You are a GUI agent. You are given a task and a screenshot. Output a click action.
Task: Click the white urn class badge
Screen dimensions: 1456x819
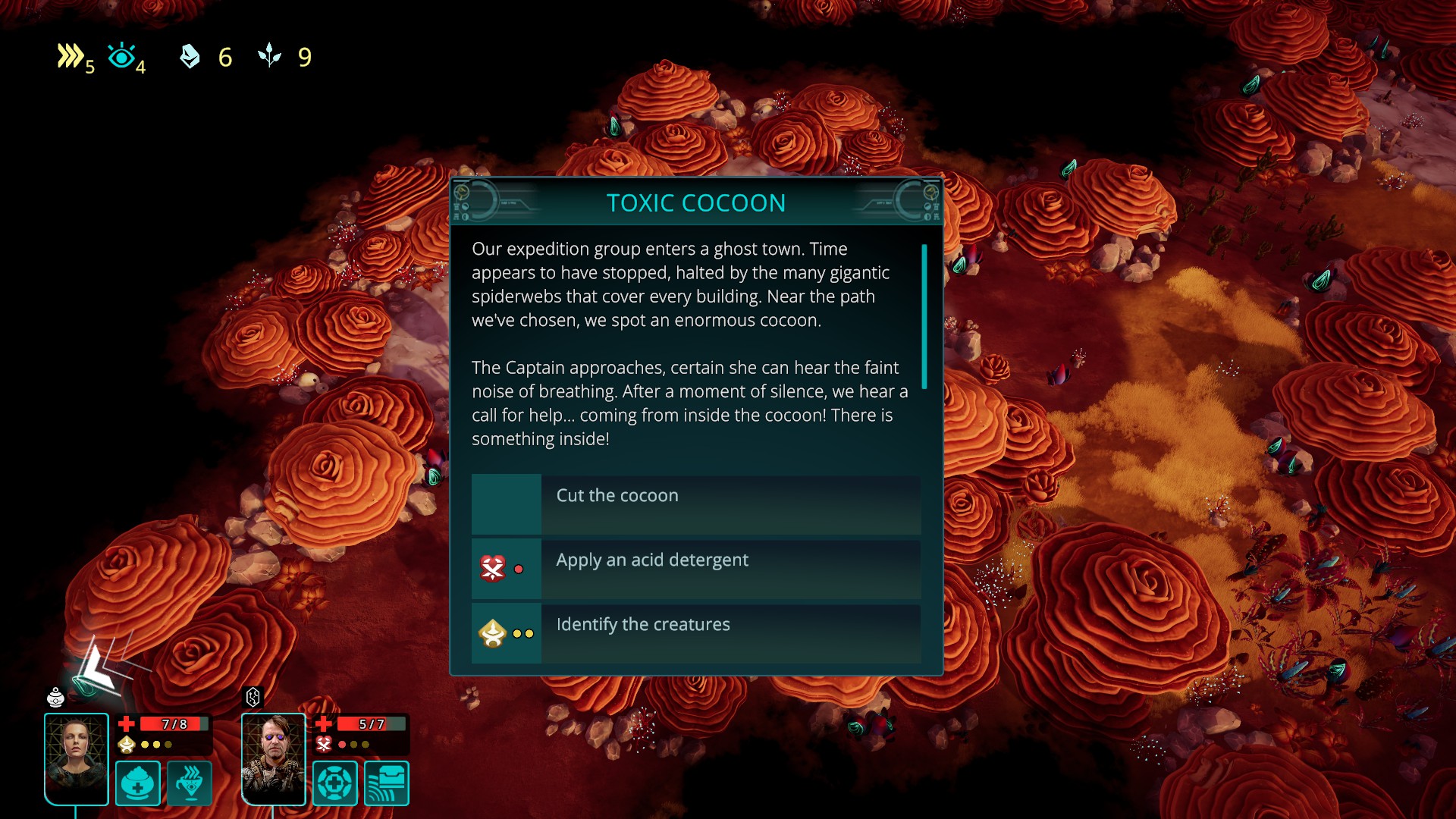pyautogui.click(x=55, y=697)
